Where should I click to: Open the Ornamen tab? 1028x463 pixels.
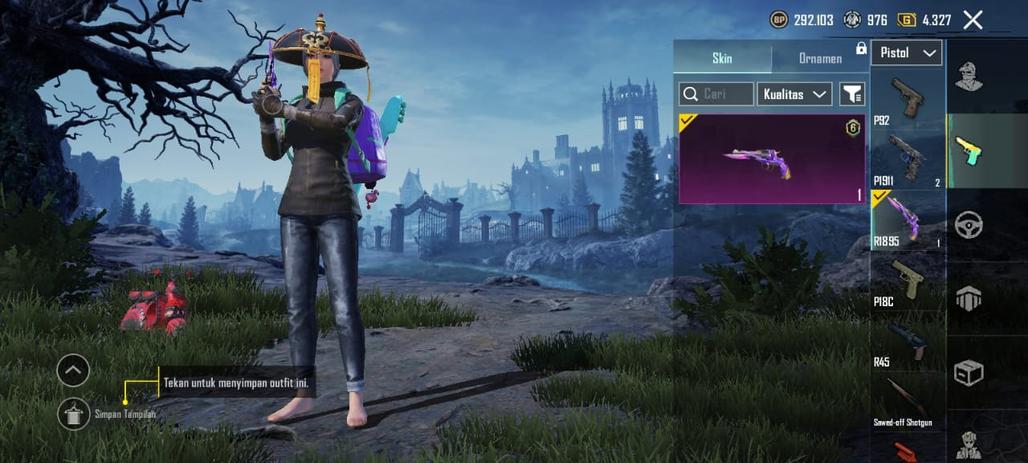pyautogui.click(x=820, y=58)
